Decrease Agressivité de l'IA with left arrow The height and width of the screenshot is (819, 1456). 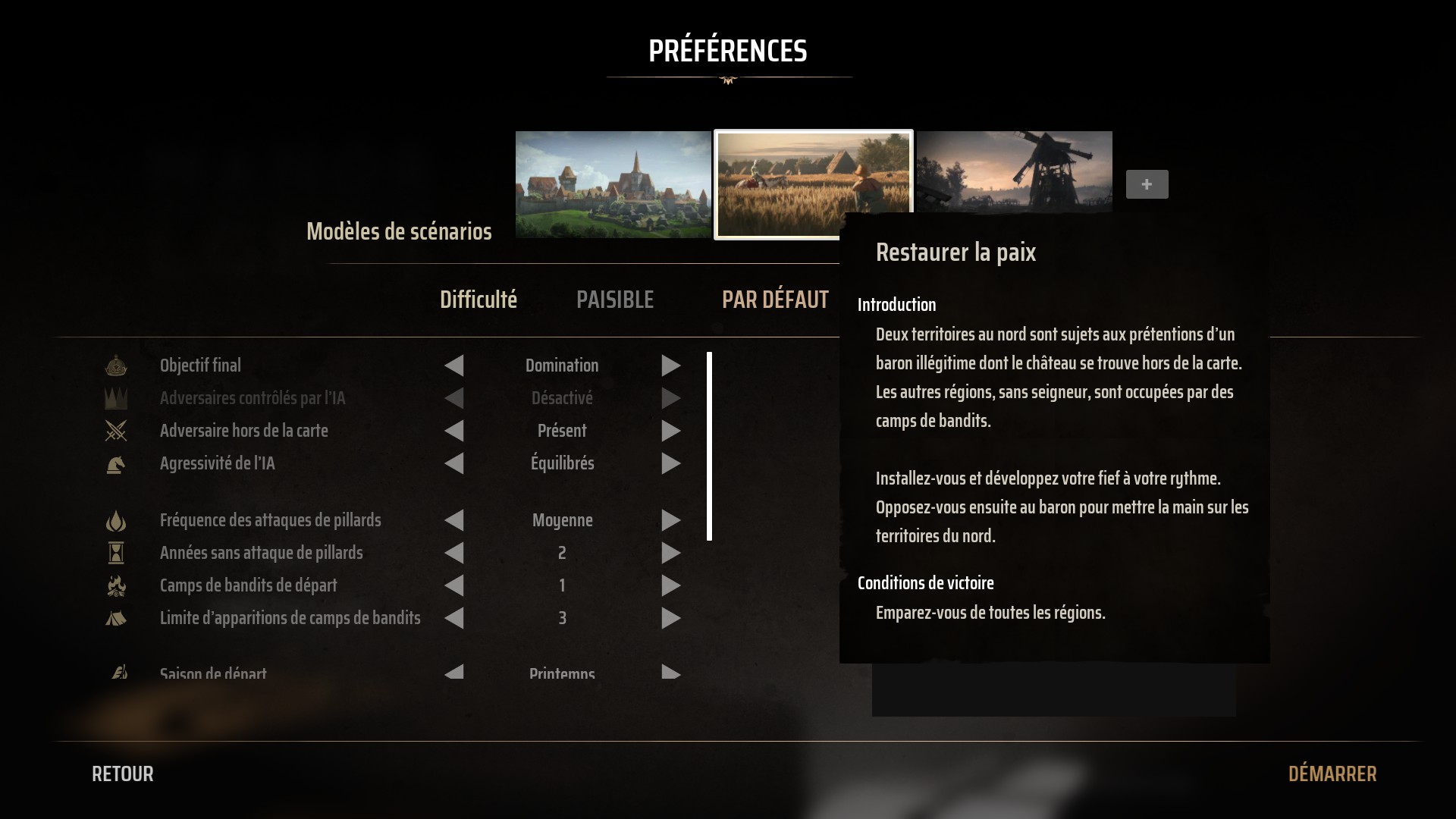[454, 463]
